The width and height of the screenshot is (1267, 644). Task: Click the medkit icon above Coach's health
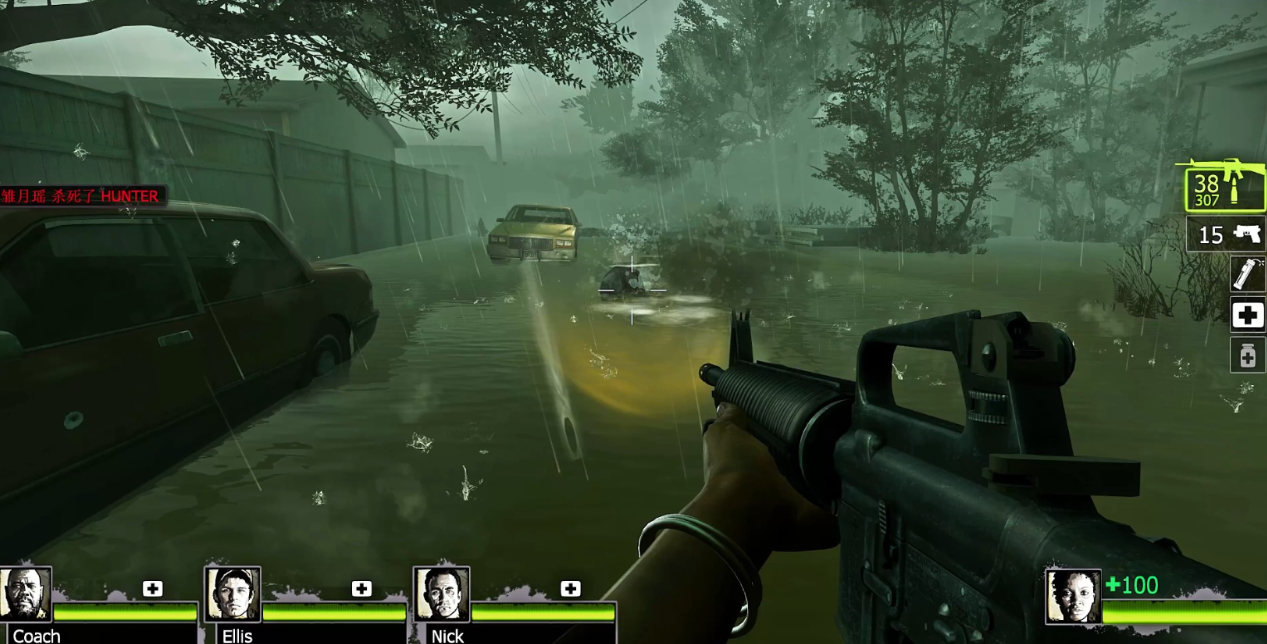(152, 588)
